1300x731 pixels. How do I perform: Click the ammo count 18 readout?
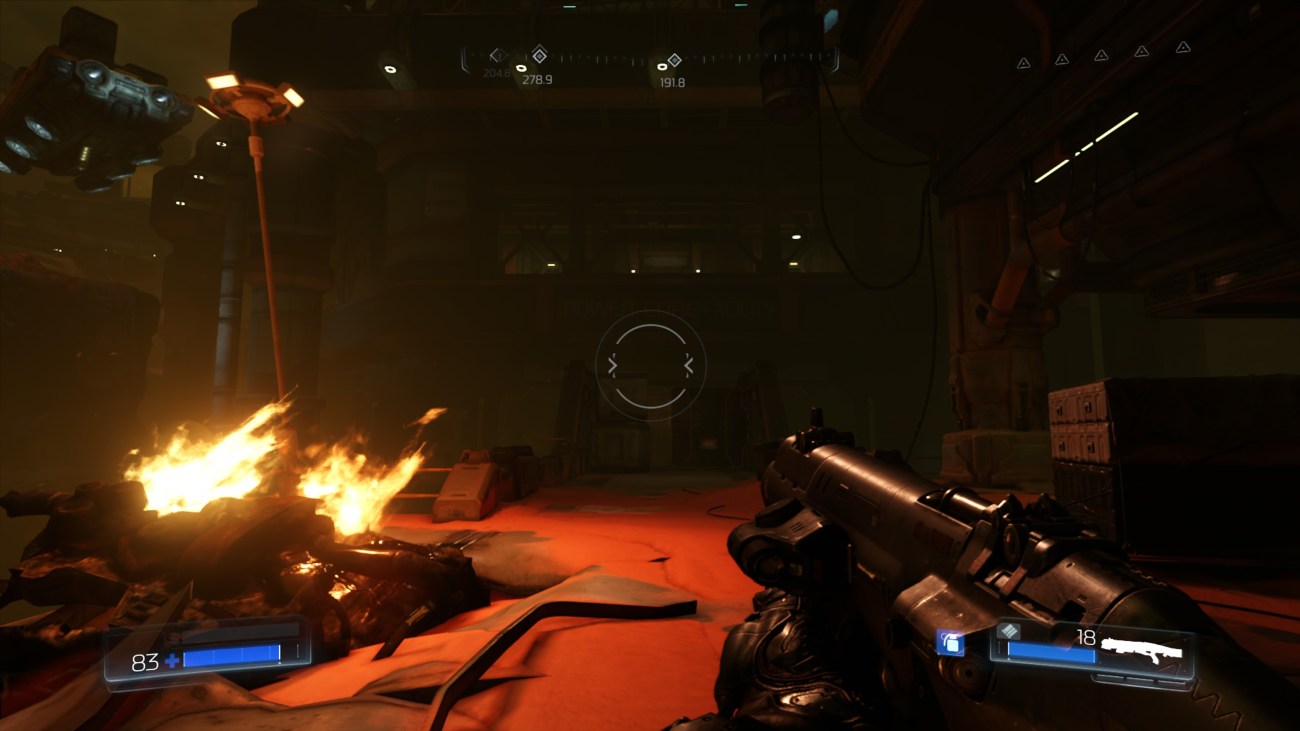[1086, 637]
